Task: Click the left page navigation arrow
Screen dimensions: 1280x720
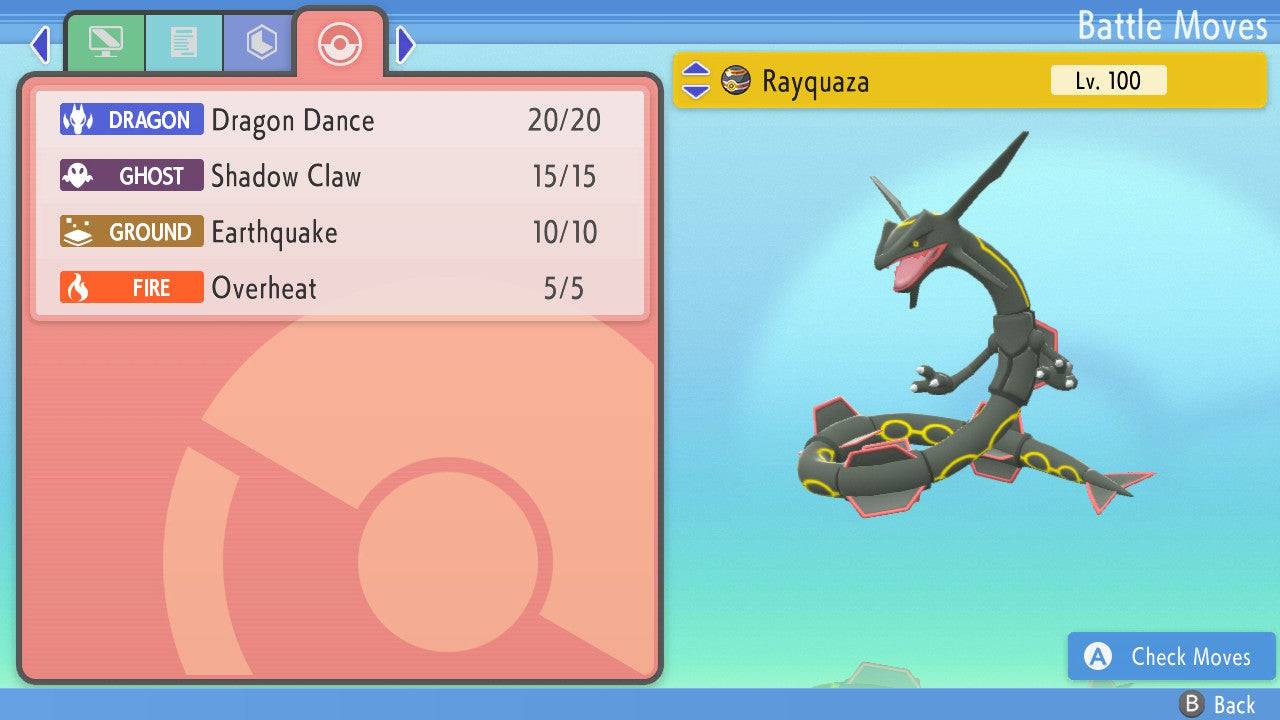Action: click(x=39, y=44)
